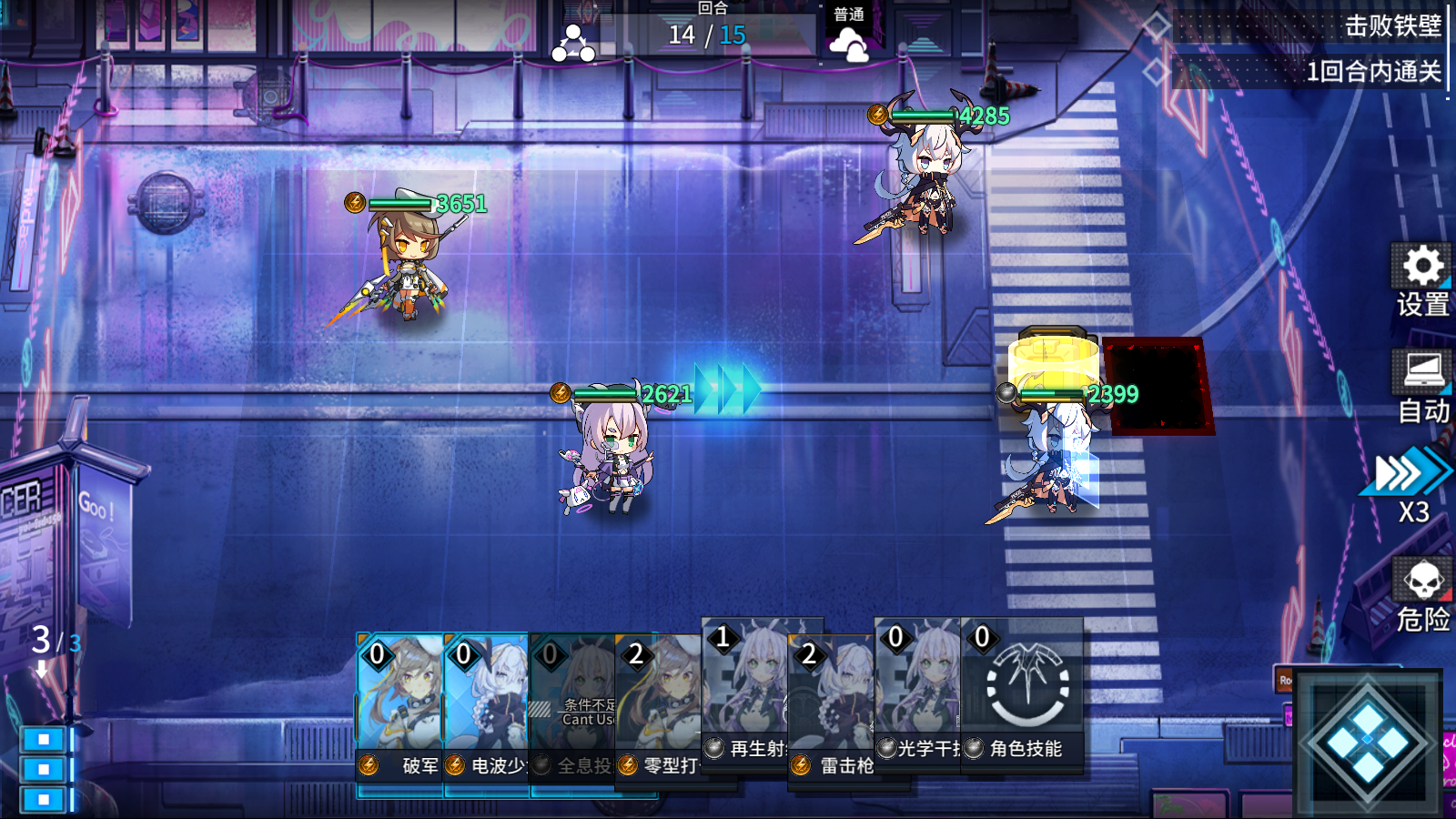Click the coin icon beside the 3651 health bar

354,202
